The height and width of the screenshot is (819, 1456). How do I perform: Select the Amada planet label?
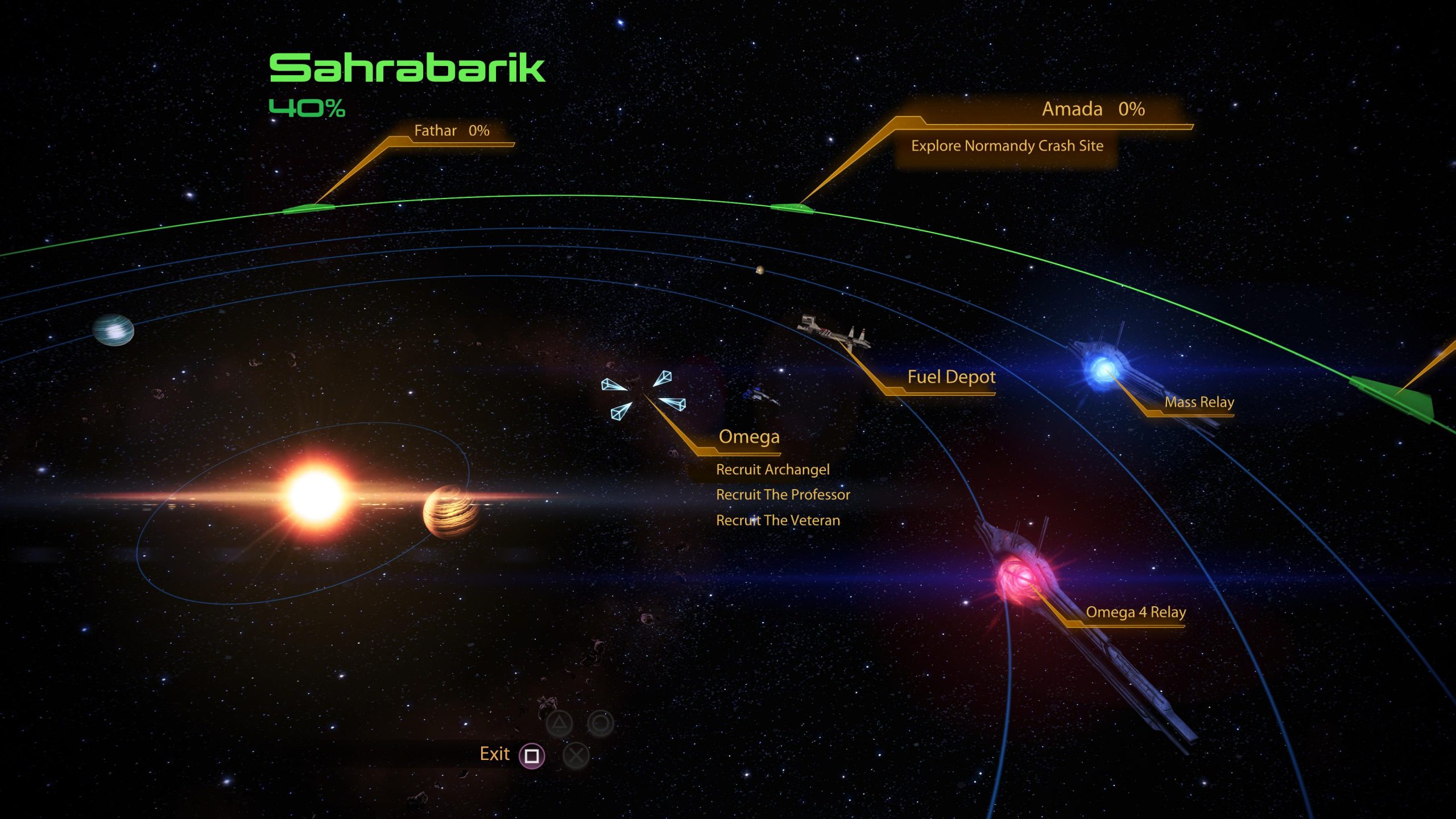click(x=1092, y=109)
